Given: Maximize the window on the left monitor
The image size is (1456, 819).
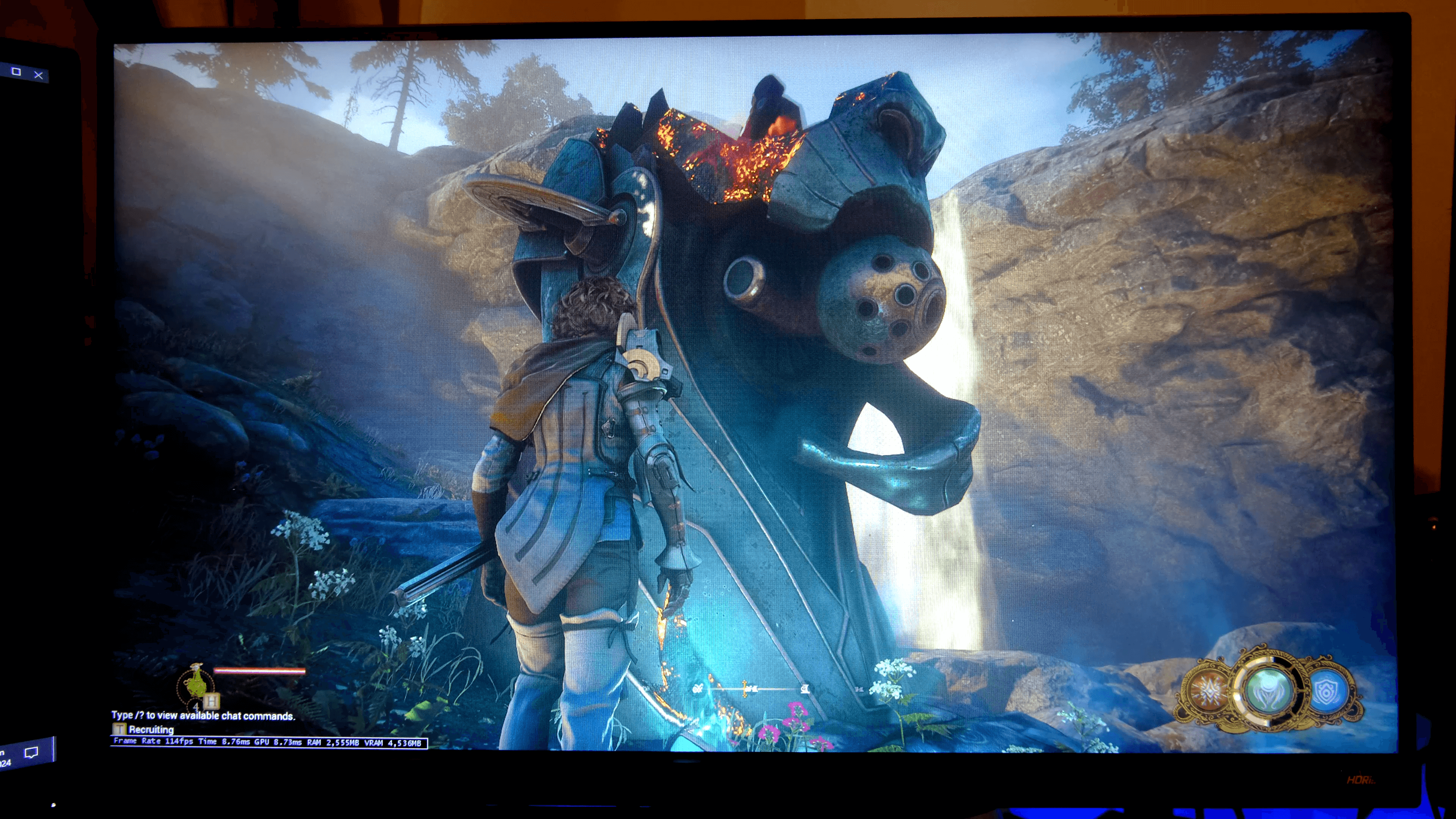Looking at the screenshot, I should [x=16, y=72].
